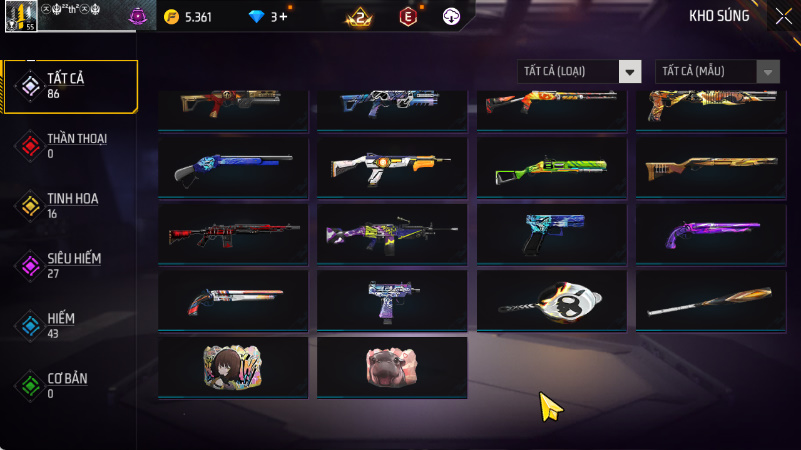Pick the purple UZI submachine gun skin

tap(392, 301)
